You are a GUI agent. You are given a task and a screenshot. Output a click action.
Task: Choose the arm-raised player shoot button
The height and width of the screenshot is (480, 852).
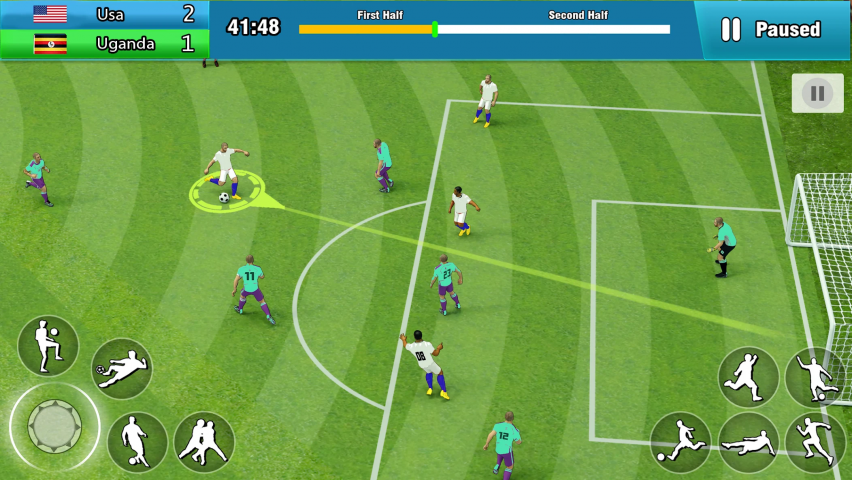[815, 377]
